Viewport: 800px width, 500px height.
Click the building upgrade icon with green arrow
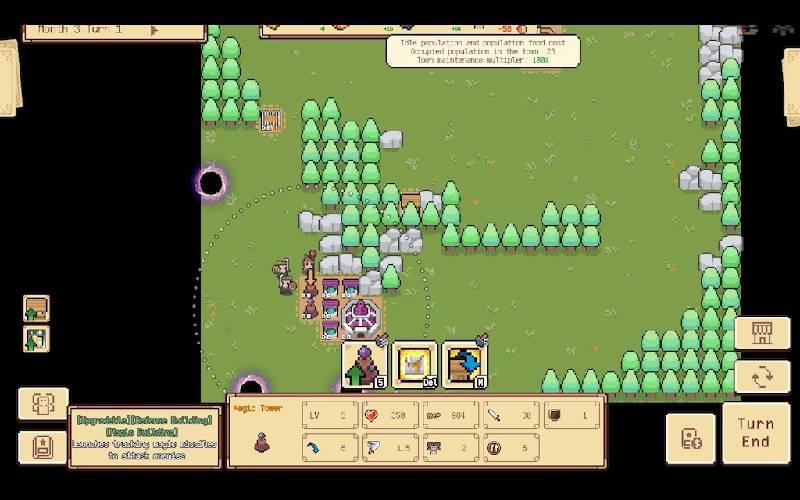tap(37, 308)
